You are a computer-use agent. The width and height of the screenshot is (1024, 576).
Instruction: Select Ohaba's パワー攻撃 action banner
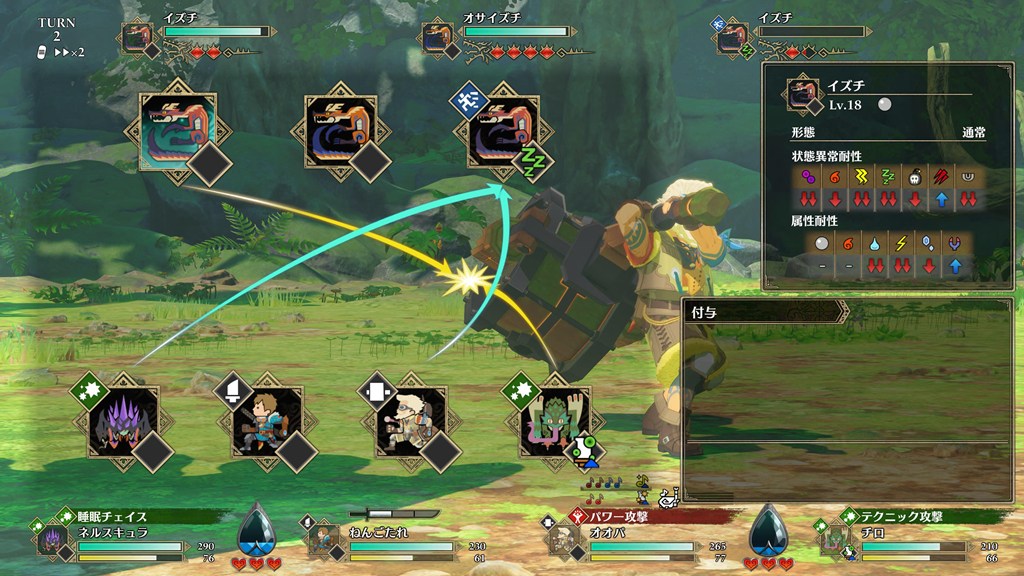pyautogui.click(x=640, y=517)
